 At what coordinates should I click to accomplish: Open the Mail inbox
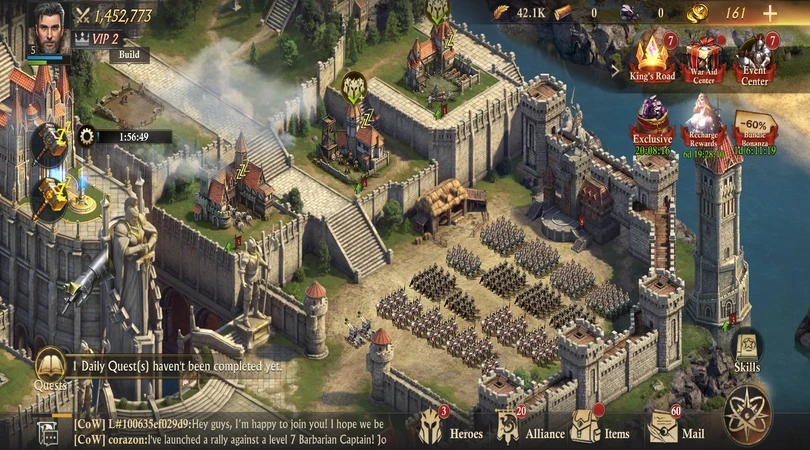pos(675,426)
